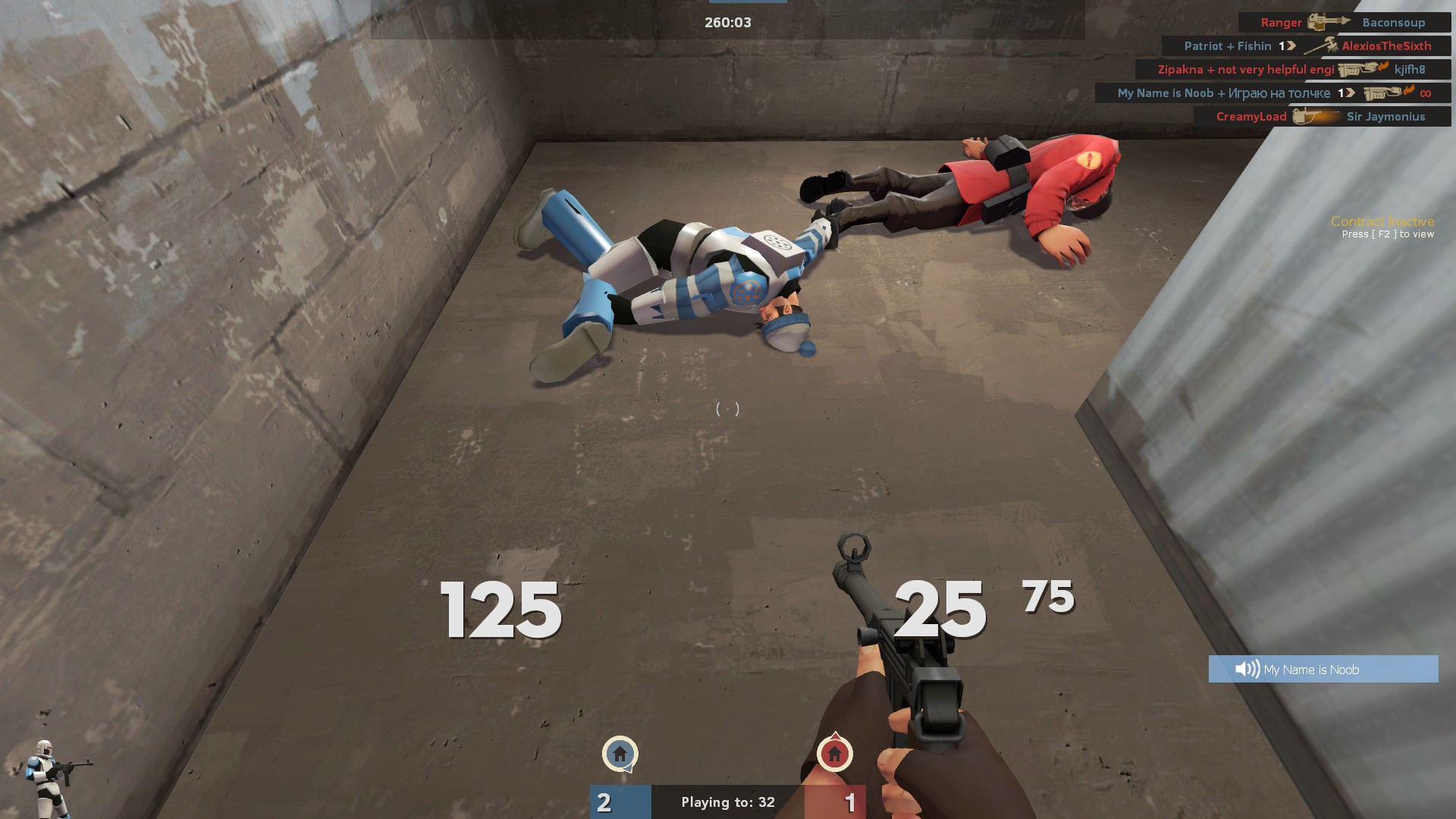Click the blue team home base icon
Viewport: 1456px width, 819px height.
(x=619, y=755)
